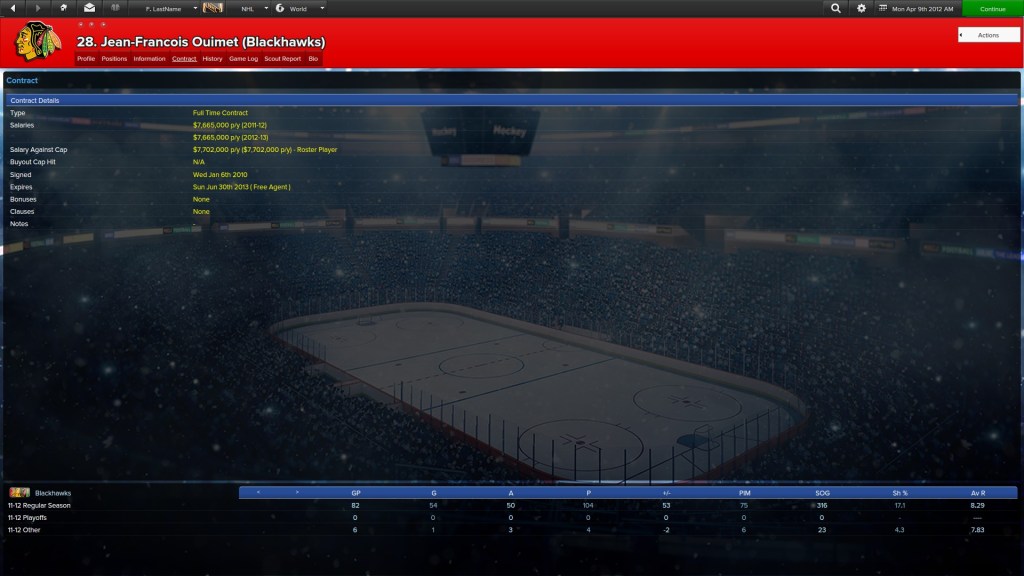1024x576 pixels.
Task: Click the Continue button
Action: coord(992,8)
